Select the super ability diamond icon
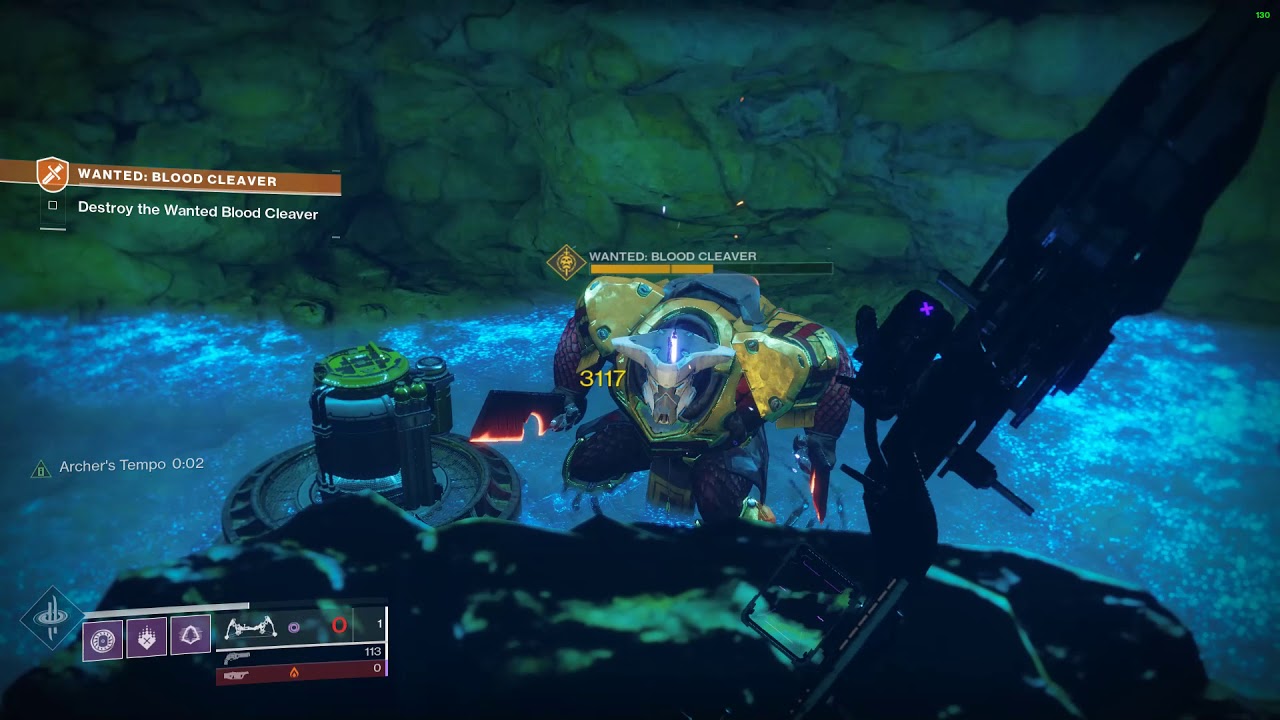Screen dimensions: 1280x720 pyautogui.click(x=50, y=618)
